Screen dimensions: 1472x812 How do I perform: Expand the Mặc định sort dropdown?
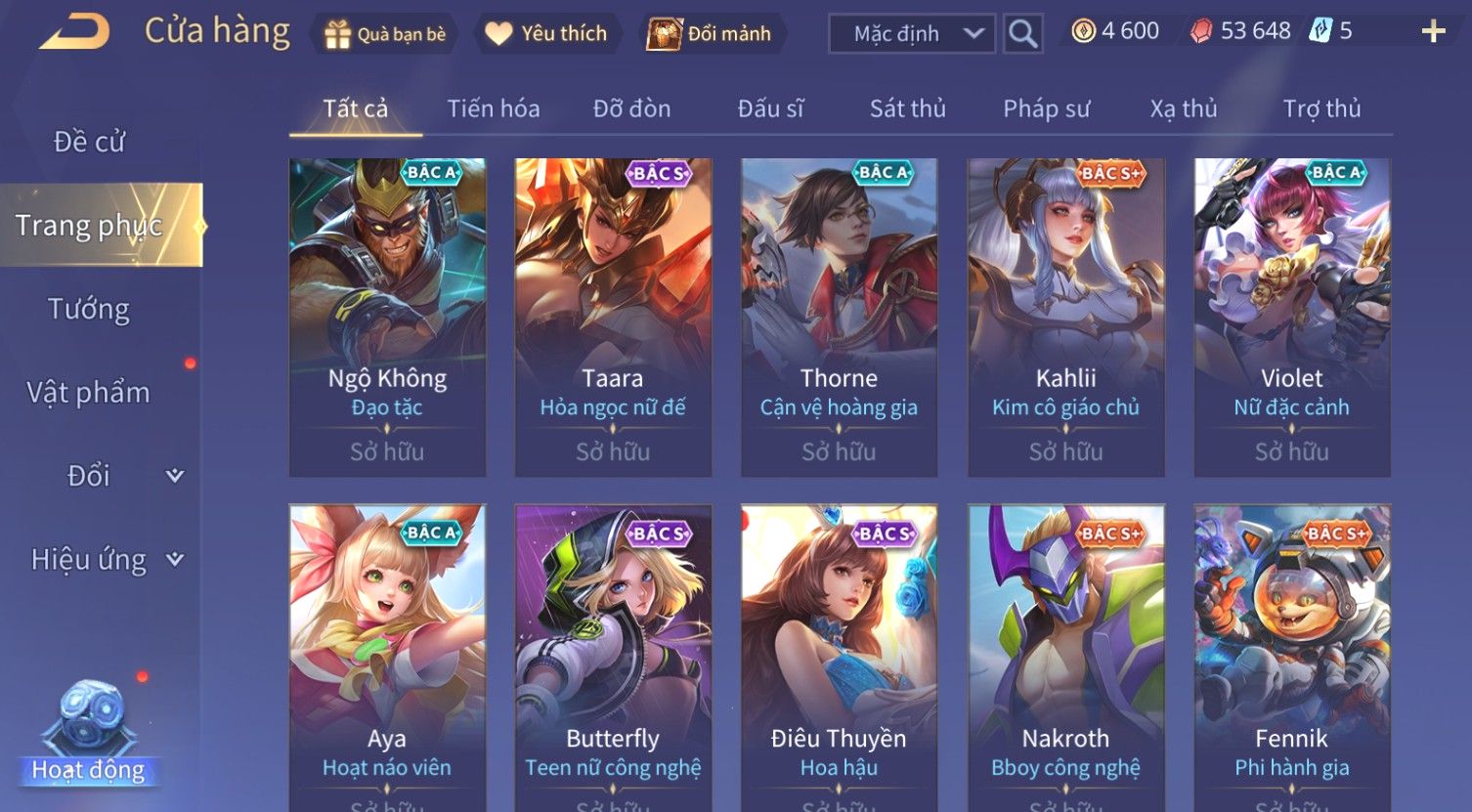pyautogui.click(x=911, y=34)
